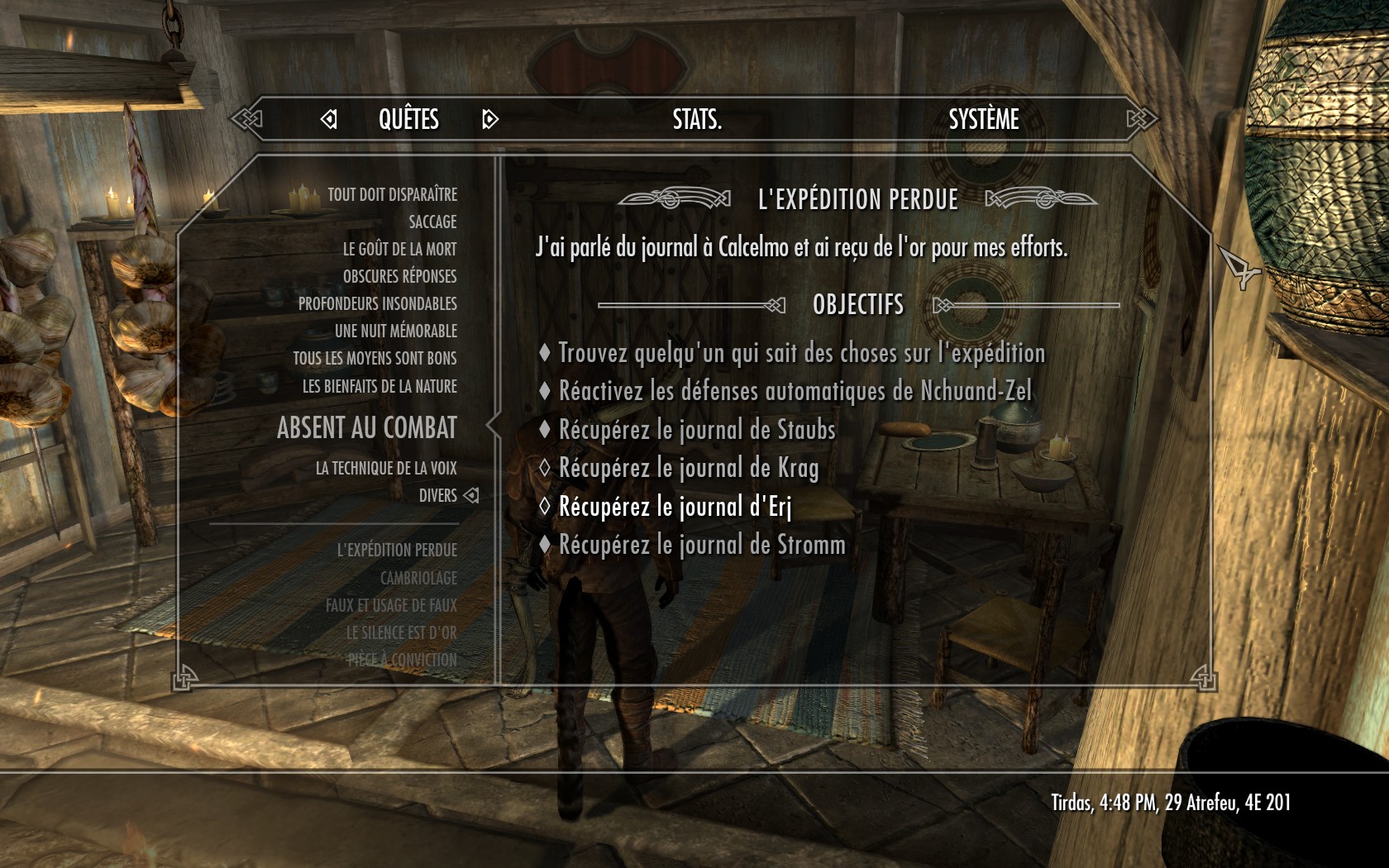The width and height of the screenshot is (1389, 868).
Task: Select Le goût de la mort quest
Action: coord(399,250)
